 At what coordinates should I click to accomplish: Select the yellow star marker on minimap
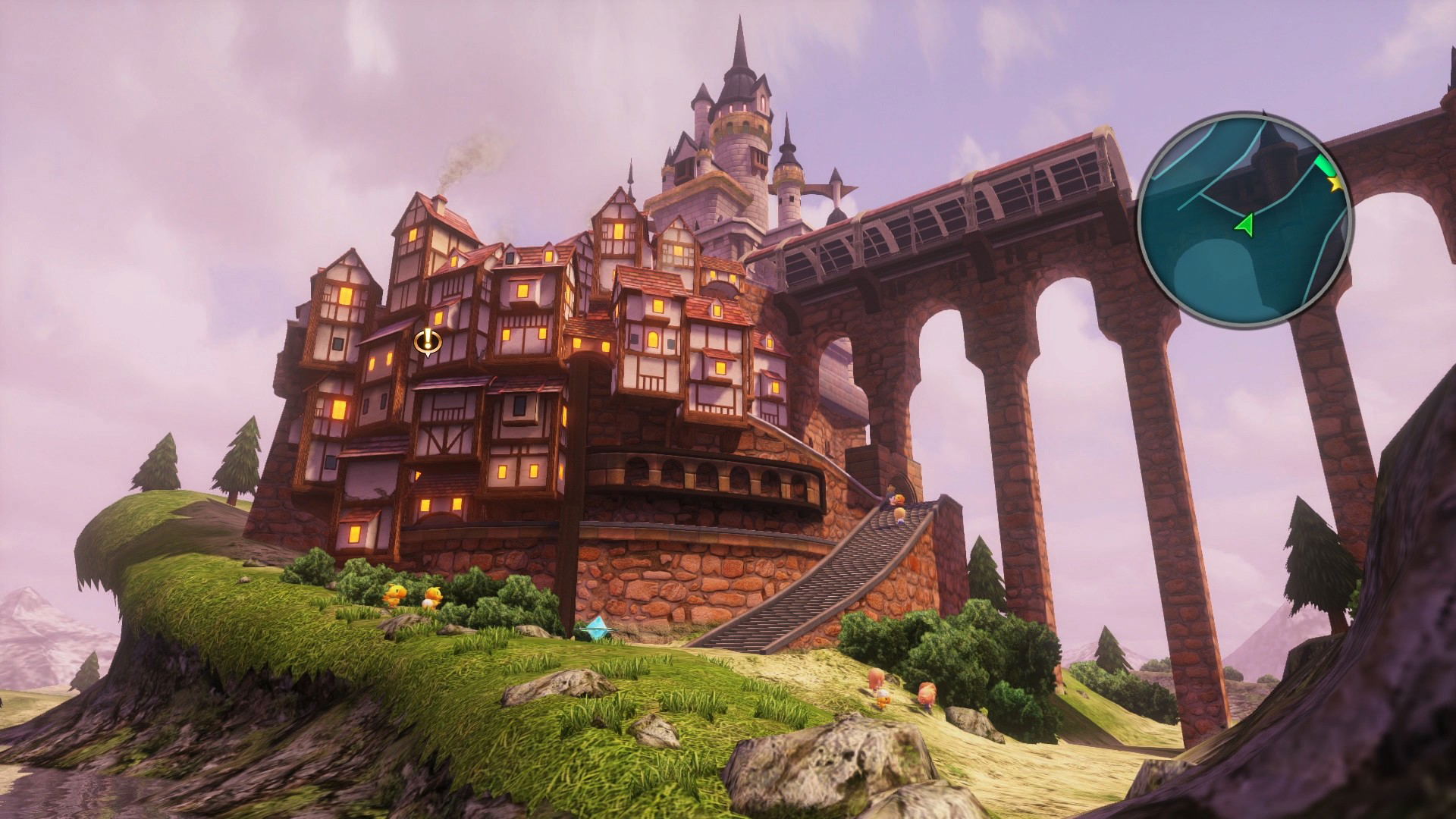(x=1335, y=183)
